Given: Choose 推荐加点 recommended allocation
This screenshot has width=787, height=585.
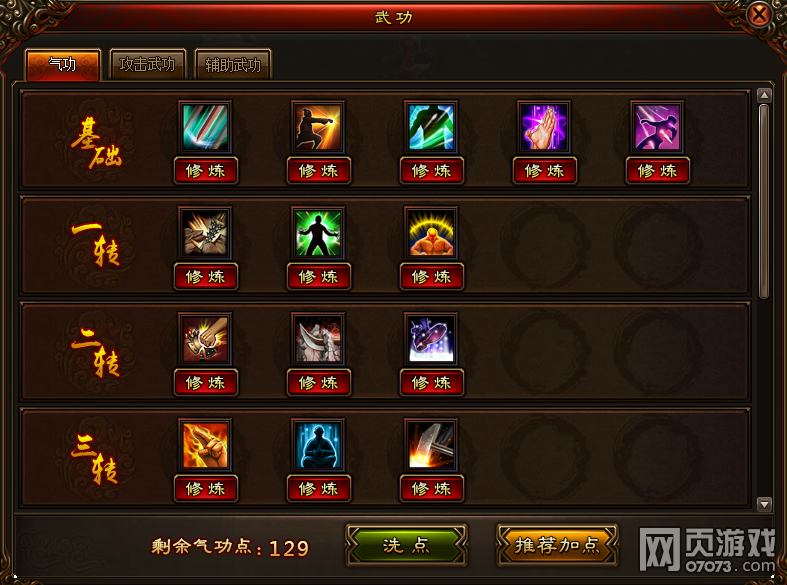Looking at the screenshot, I should point(557,545).
